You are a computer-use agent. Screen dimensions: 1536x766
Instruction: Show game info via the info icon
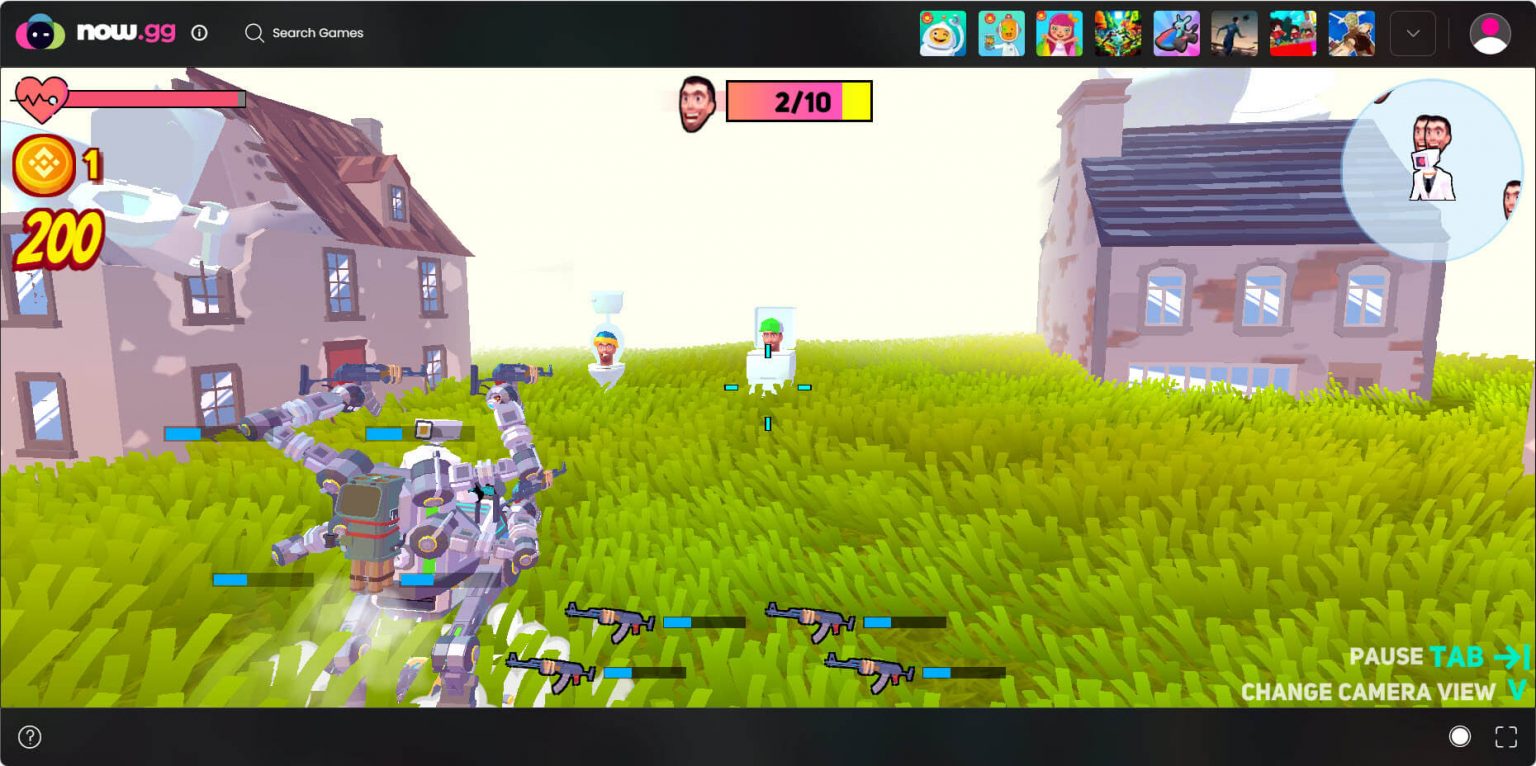point(199,33)
